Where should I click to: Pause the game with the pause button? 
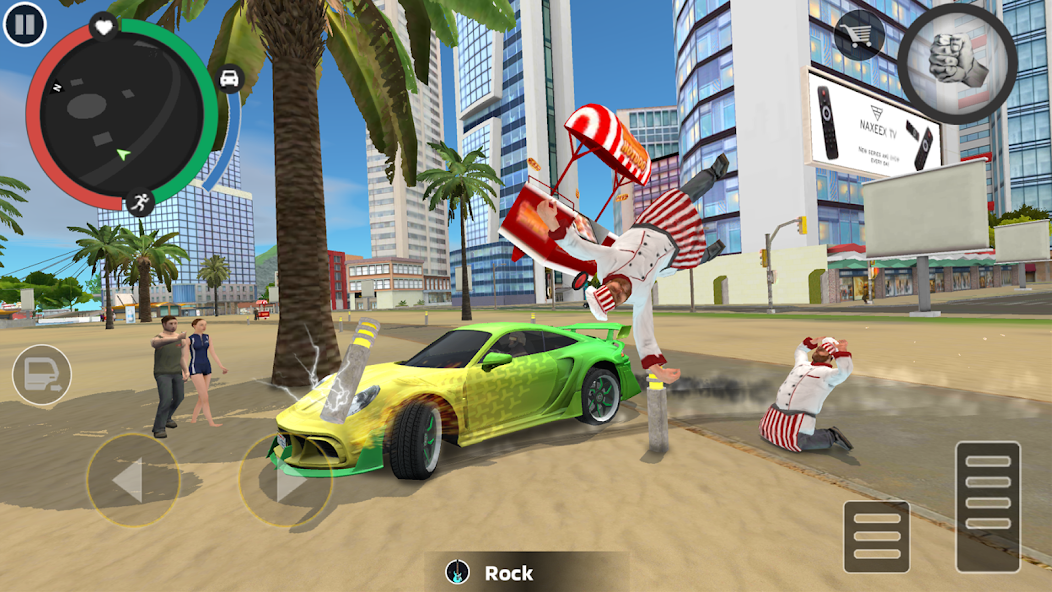[25, 24]
